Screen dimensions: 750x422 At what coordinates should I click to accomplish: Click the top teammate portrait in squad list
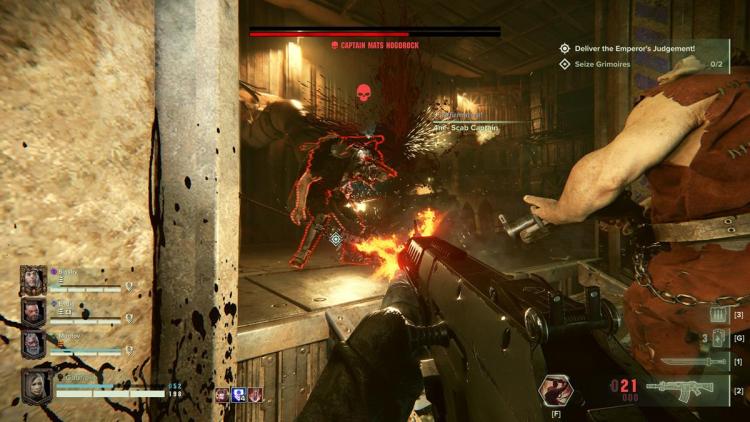[33, 281]
